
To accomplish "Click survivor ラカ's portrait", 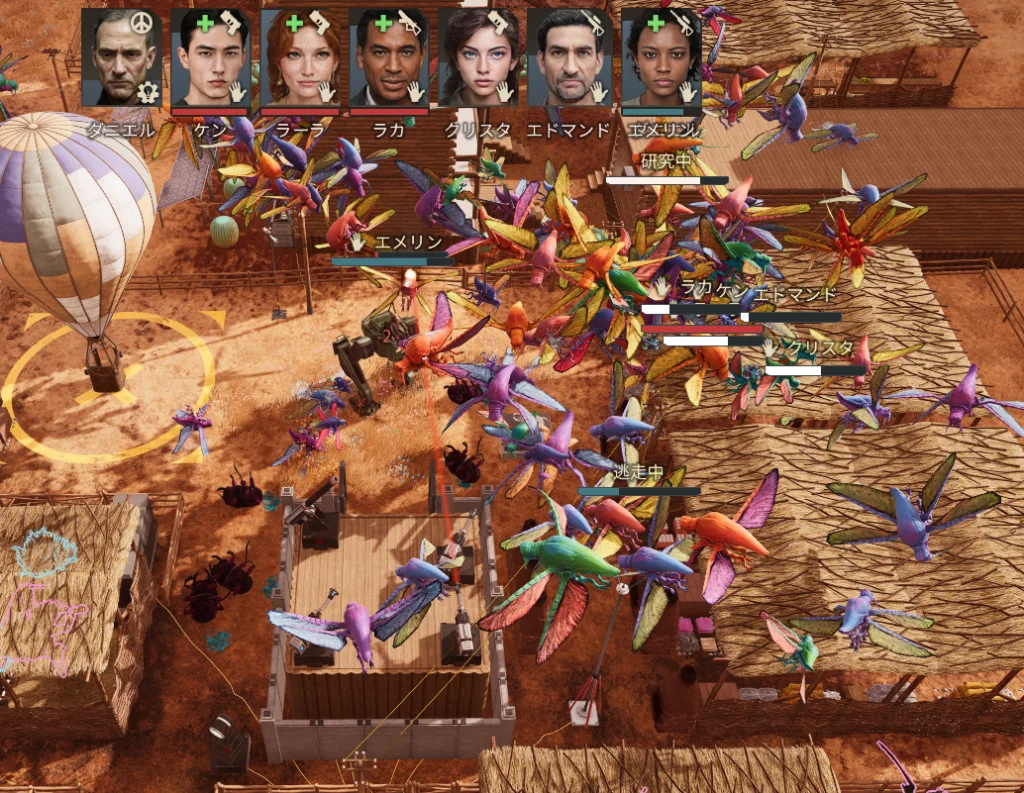I will [x=388, y=58].
